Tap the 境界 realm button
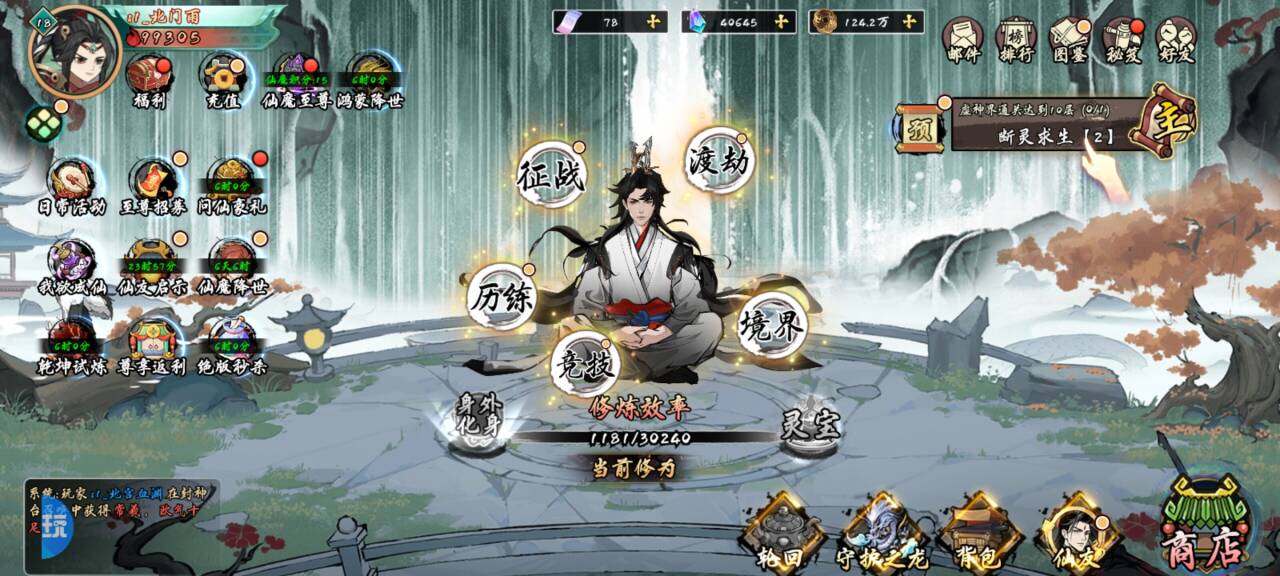 [x=772, y=325]
